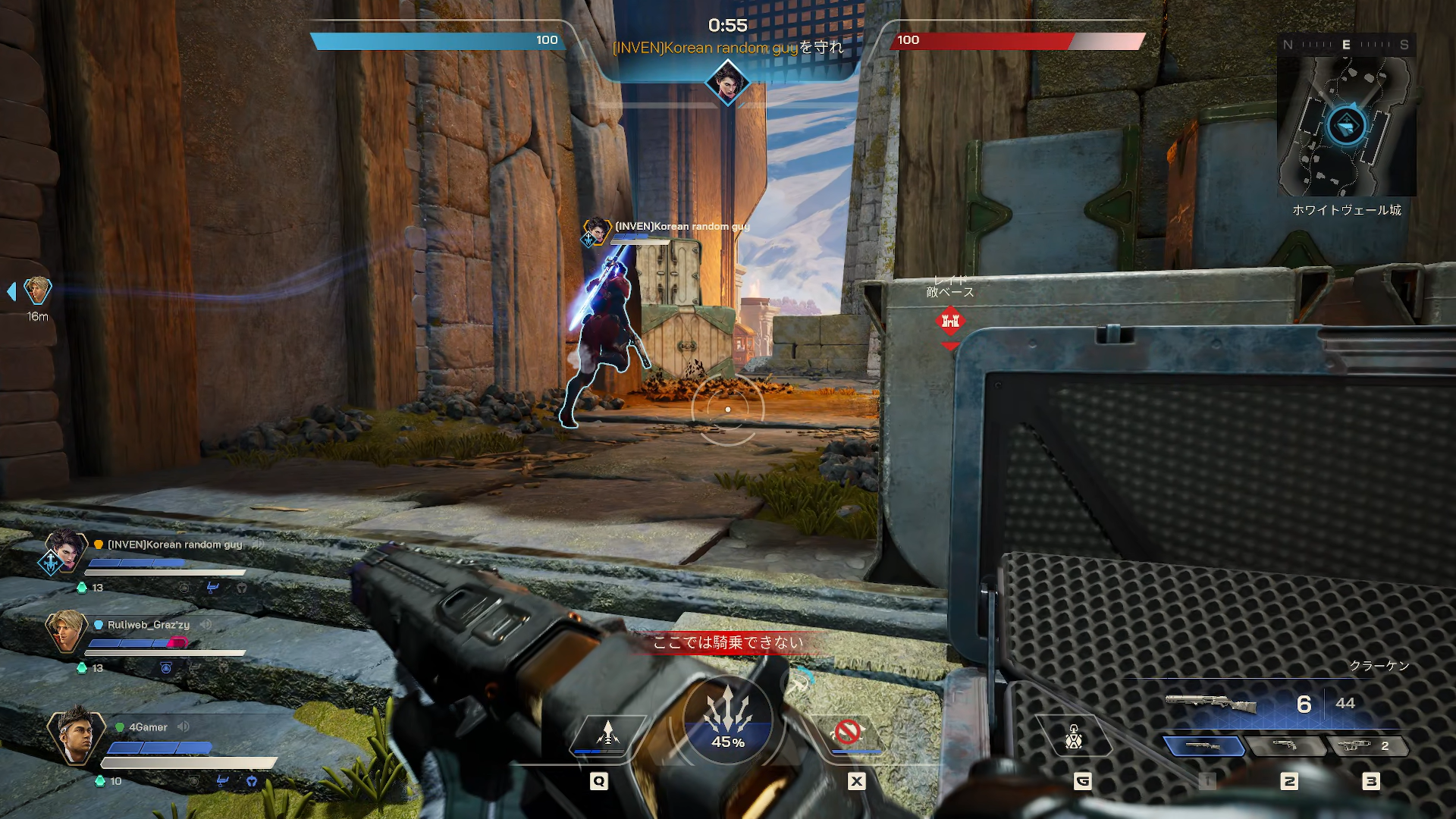Toggle voice icon beside 4Gamer's name
This screenshot has height=819, width=1456.
point(184,726)
